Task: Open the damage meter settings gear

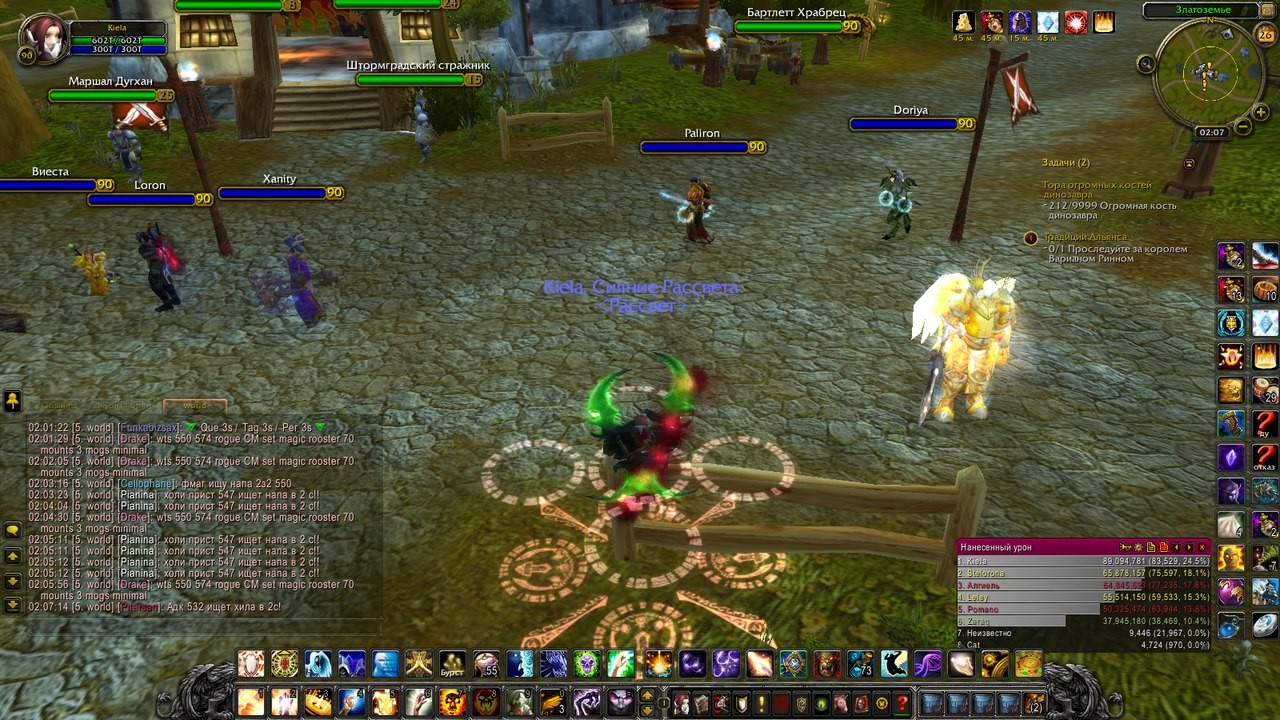Action: click(x=1138, y=547)
